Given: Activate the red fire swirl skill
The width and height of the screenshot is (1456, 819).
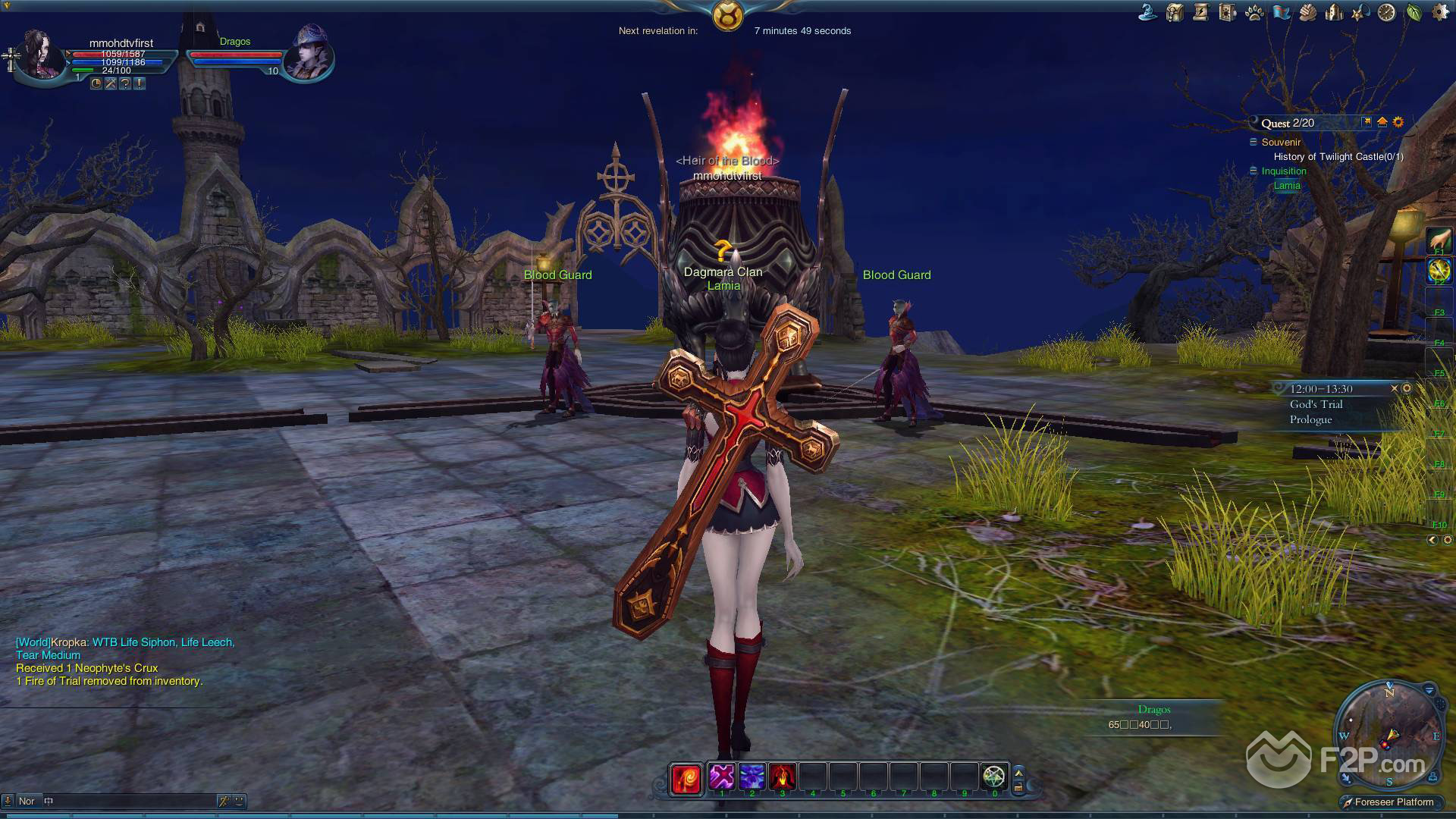Looking at the screenshot, I should 686,778.
